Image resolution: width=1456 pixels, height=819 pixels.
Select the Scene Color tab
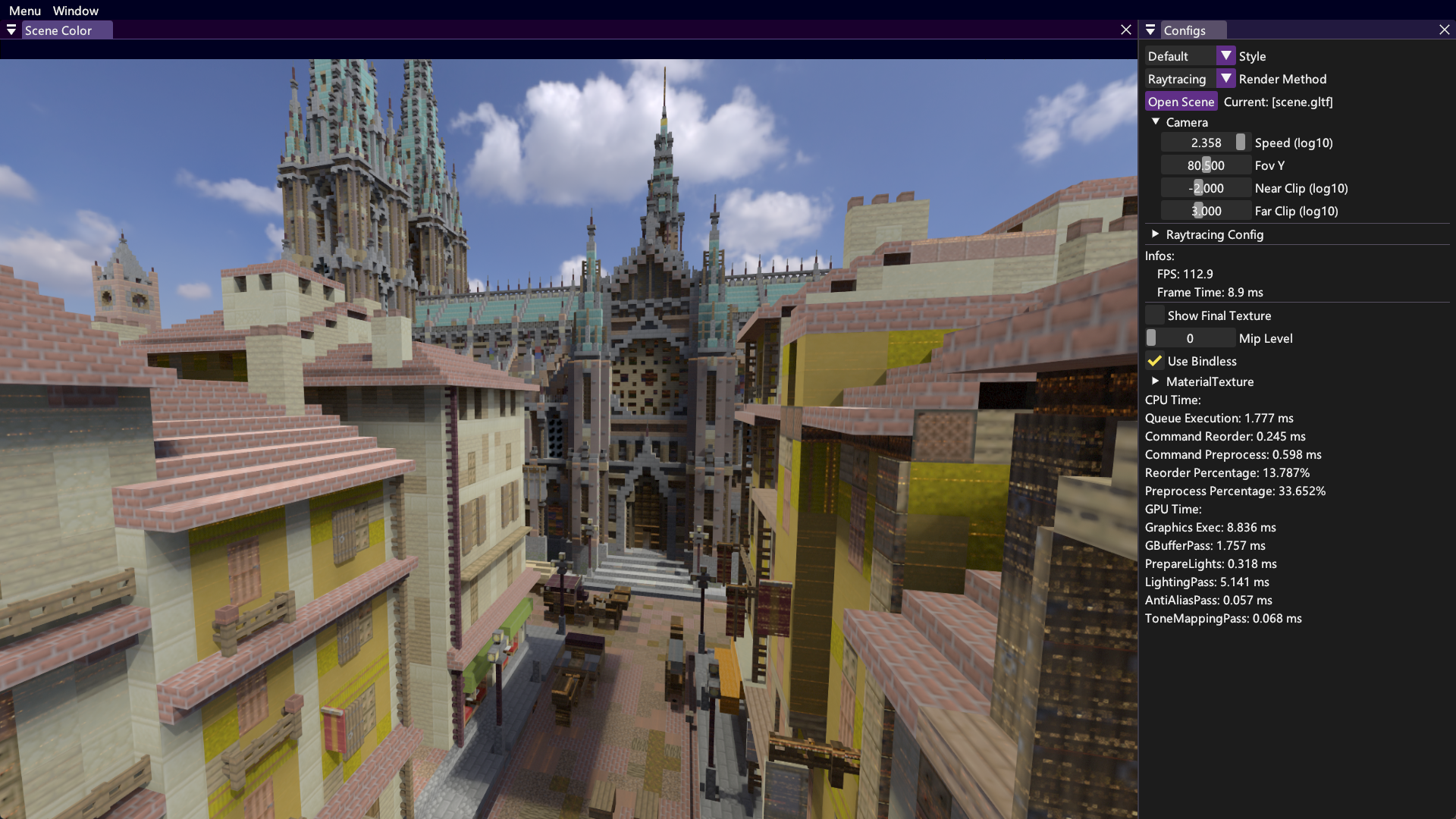[x=58, y=30]
